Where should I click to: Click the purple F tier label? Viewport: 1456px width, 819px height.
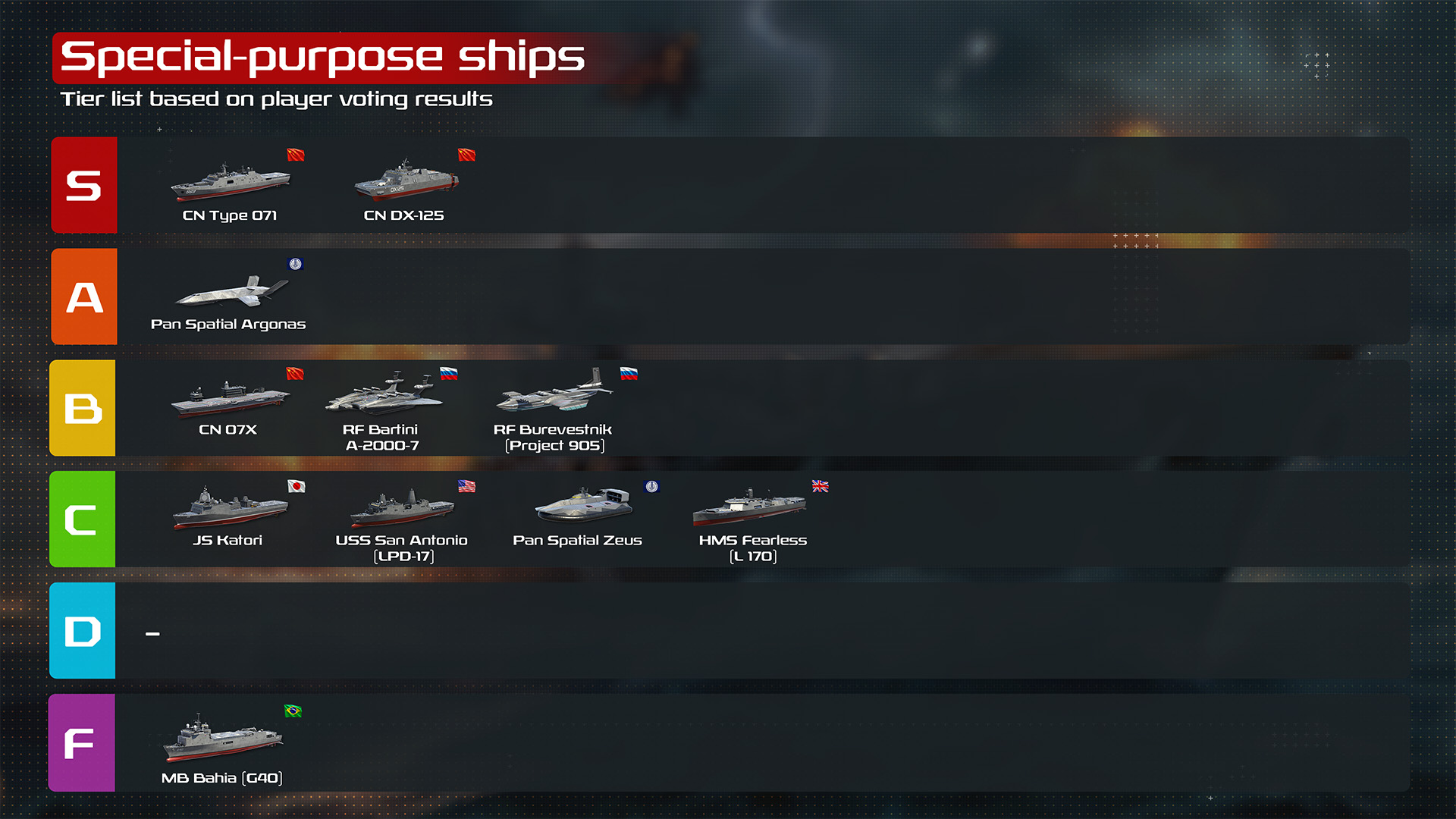82,742
